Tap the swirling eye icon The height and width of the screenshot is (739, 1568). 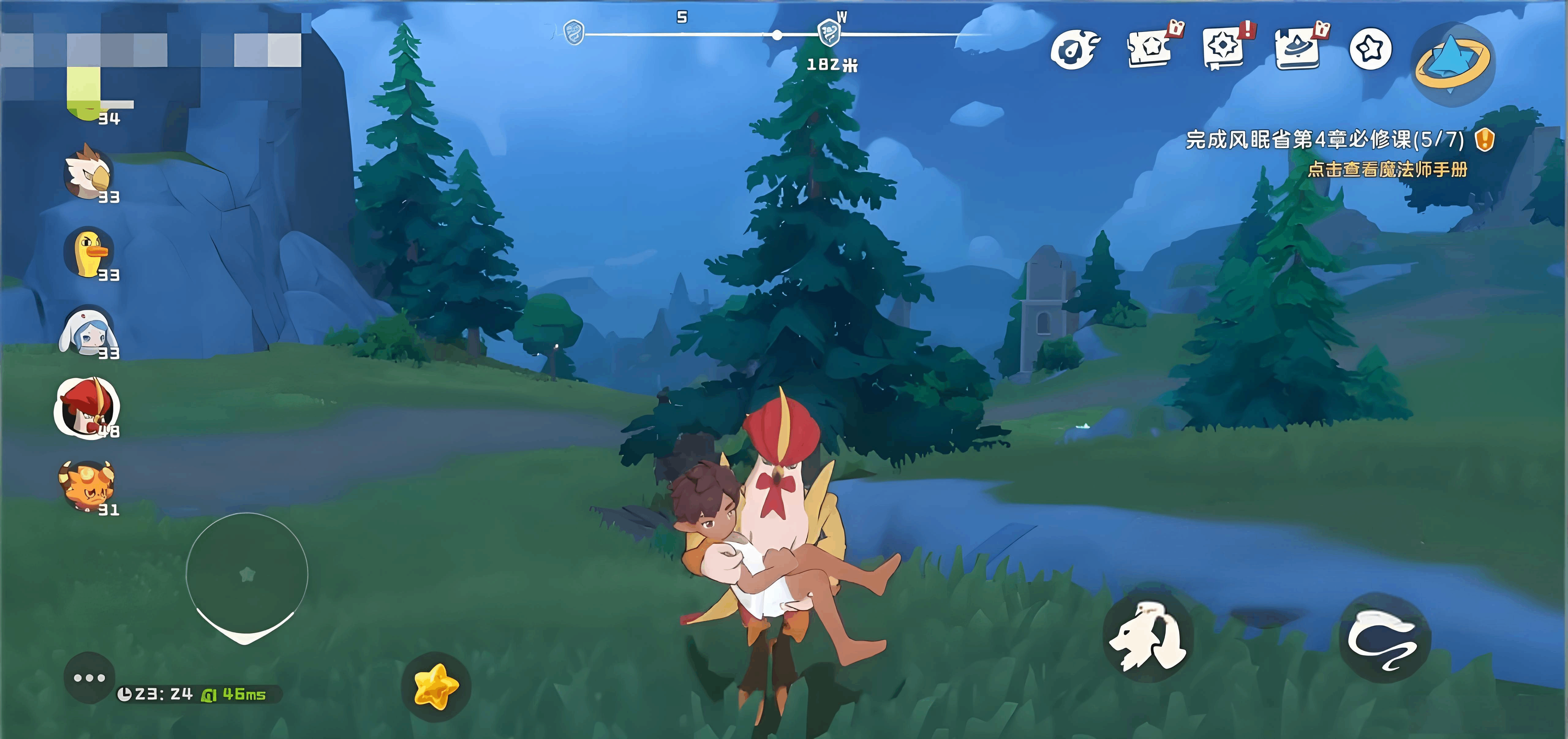point(1075,49)
